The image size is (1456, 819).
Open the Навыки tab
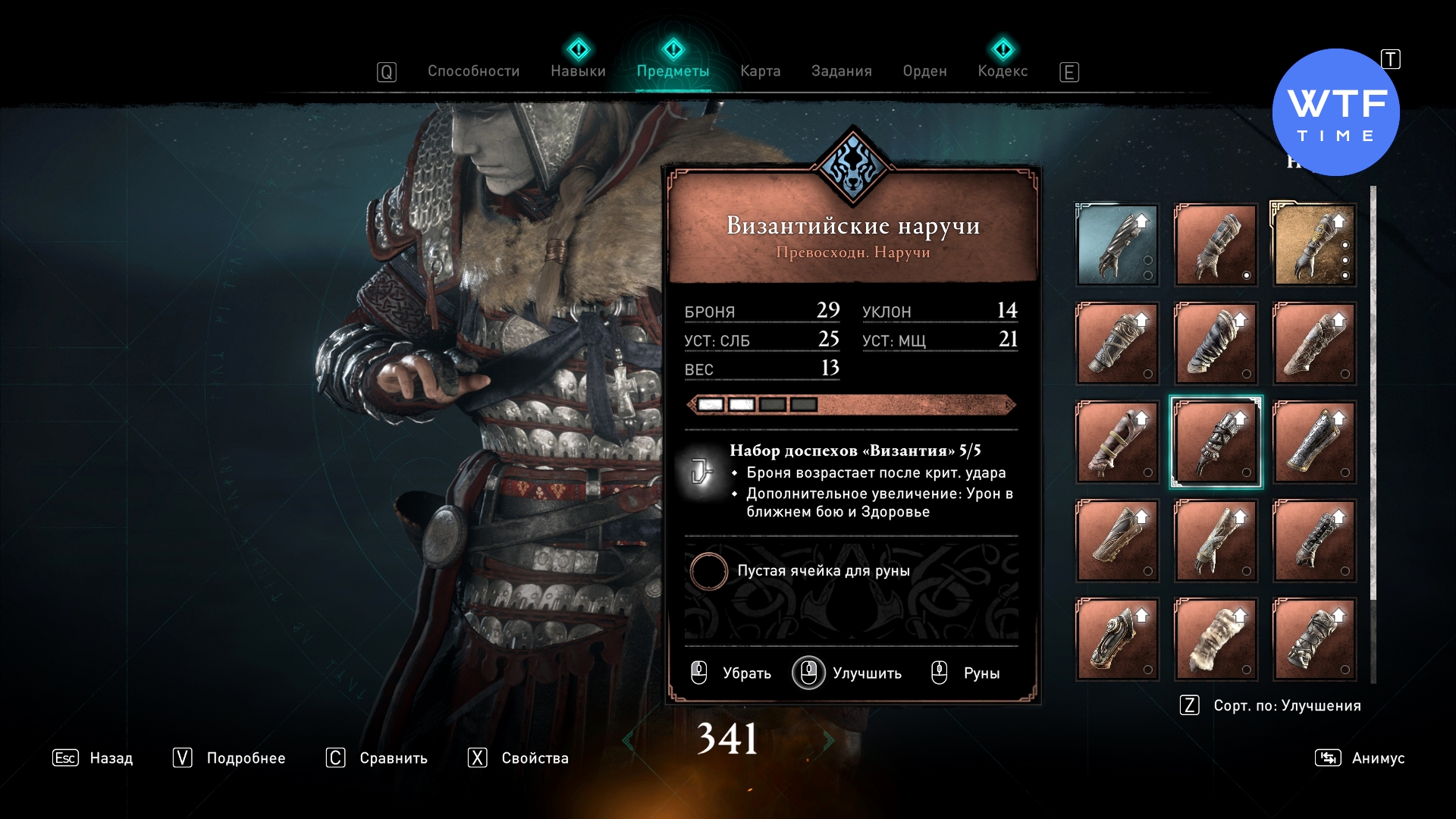coord(578,71)
